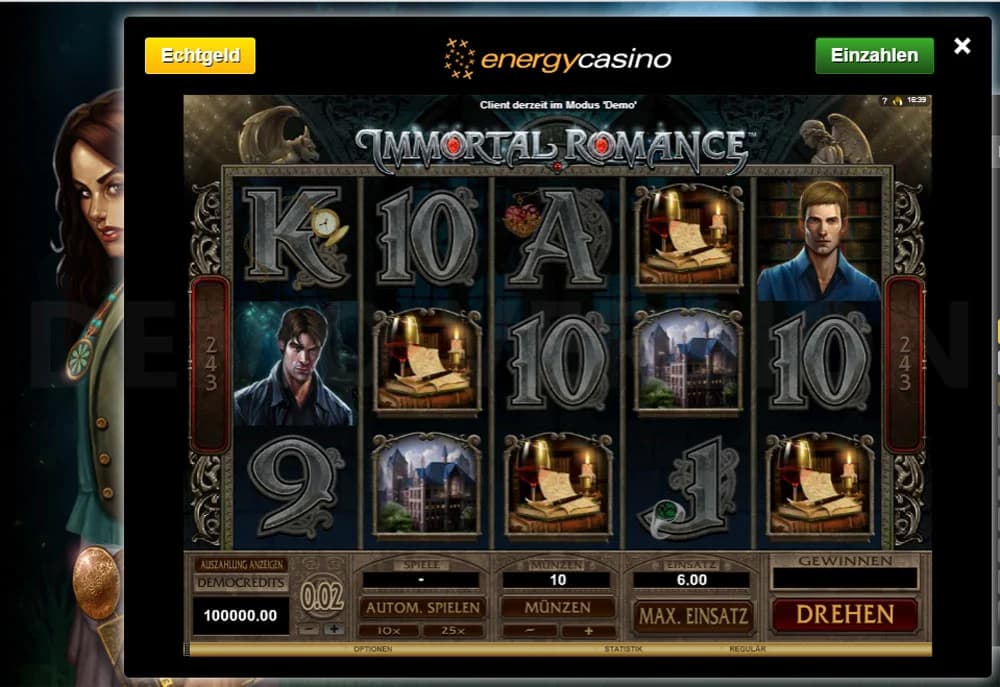Screen dimensions: 1000x687
Task: Open the Optionen menu
Action: [x=372, y=649]
